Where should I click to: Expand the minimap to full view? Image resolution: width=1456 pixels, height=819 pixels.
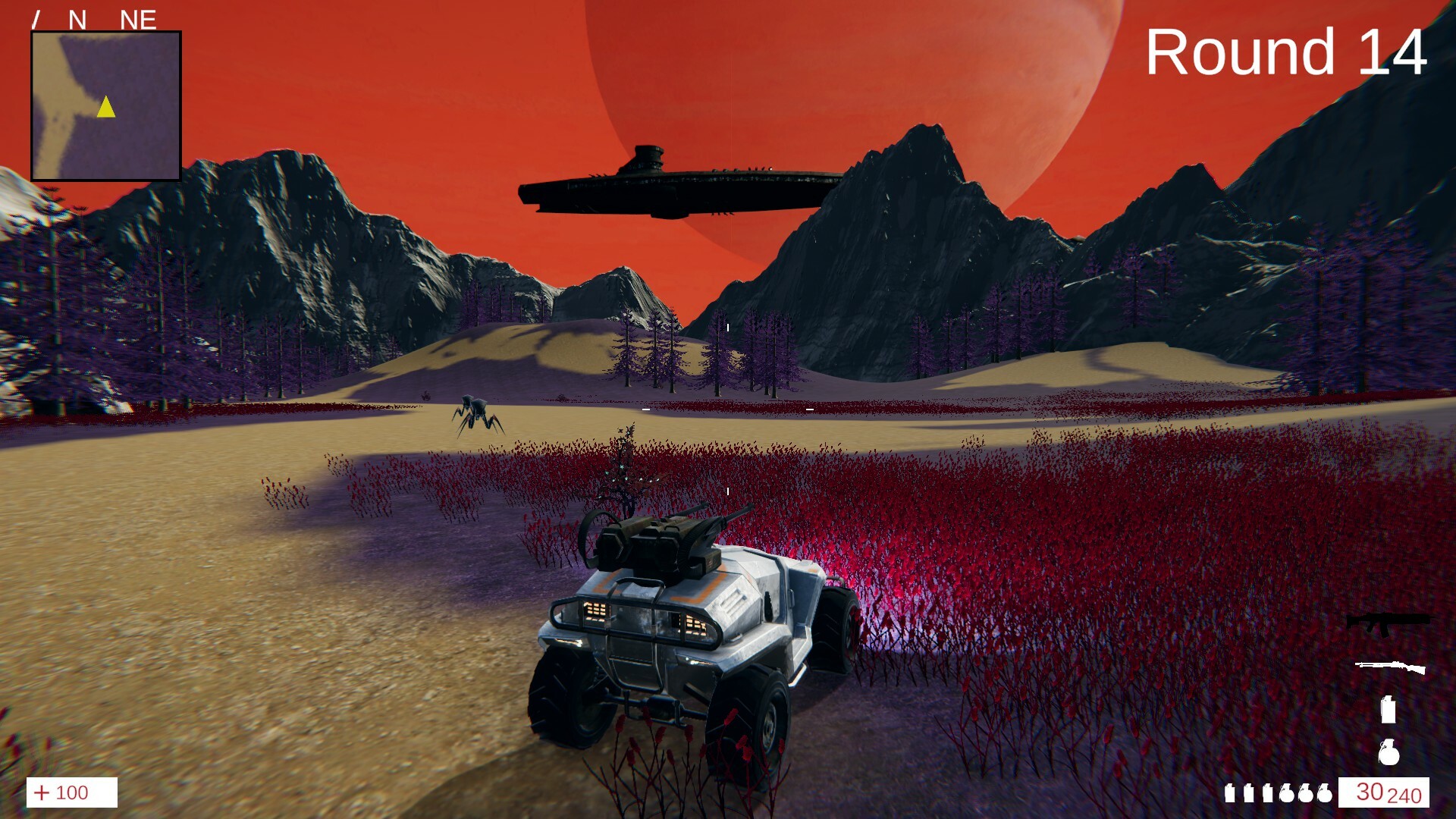pos(105,105)
